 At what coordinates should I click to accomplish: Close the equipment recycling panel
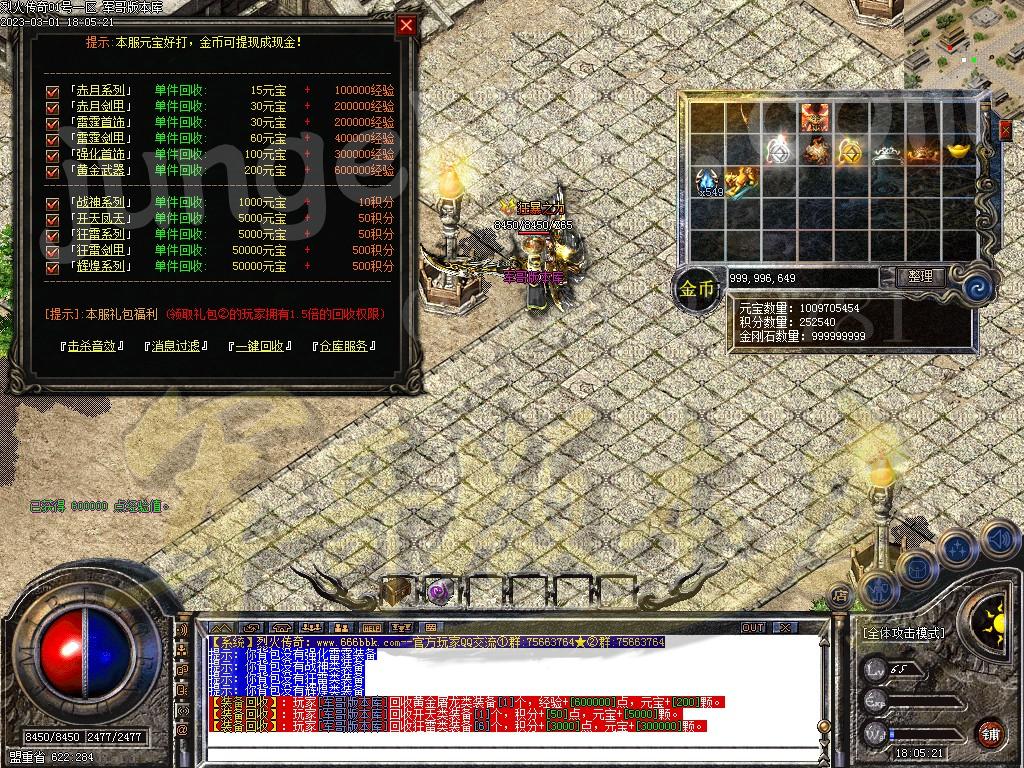pos(406,26)
